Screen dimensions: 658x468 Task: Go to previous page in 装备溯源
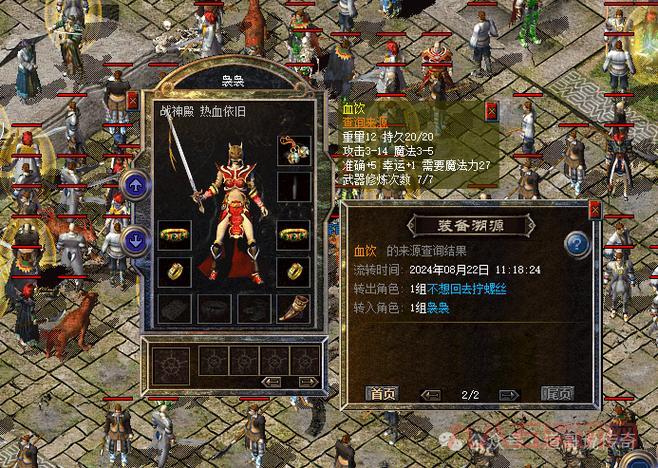pyautogui.click(x=432, y=394)
